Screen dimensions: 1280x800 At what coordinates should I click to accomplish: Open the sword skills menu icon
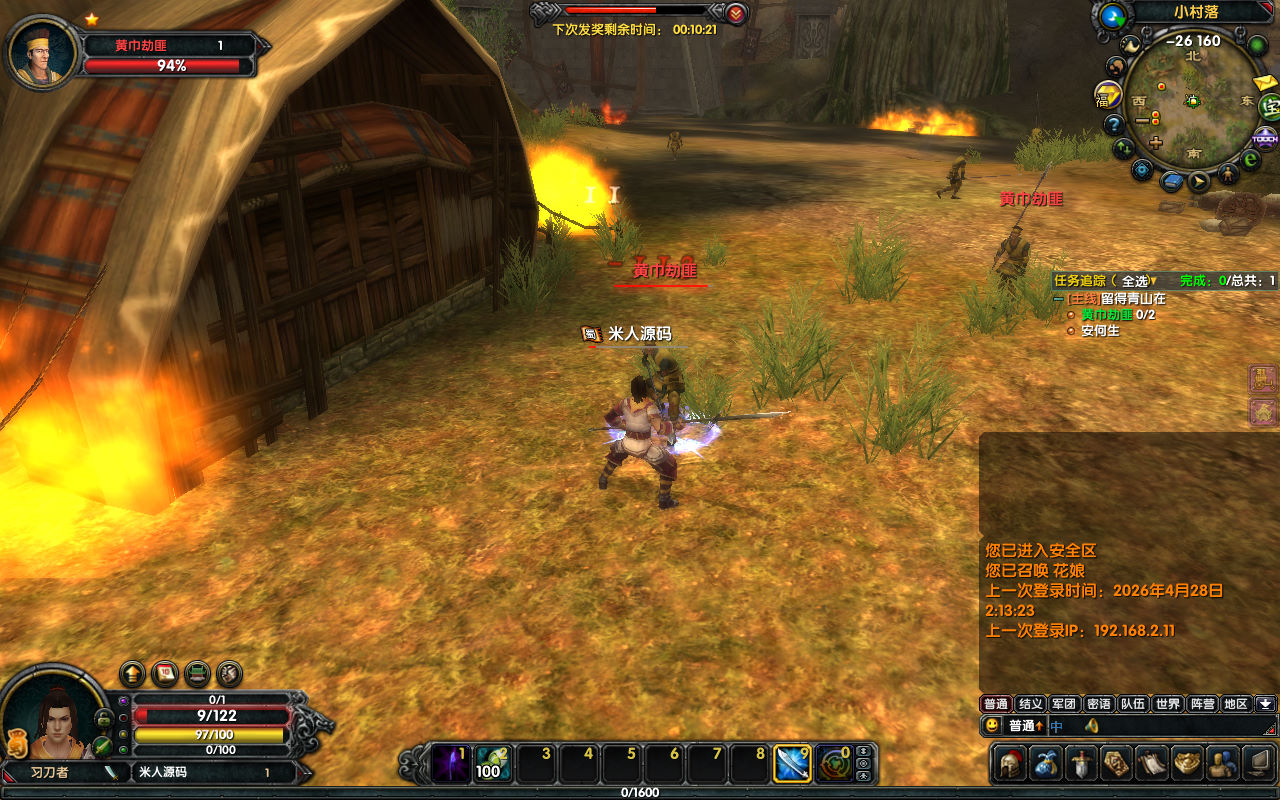click(x=1082, y=764)
